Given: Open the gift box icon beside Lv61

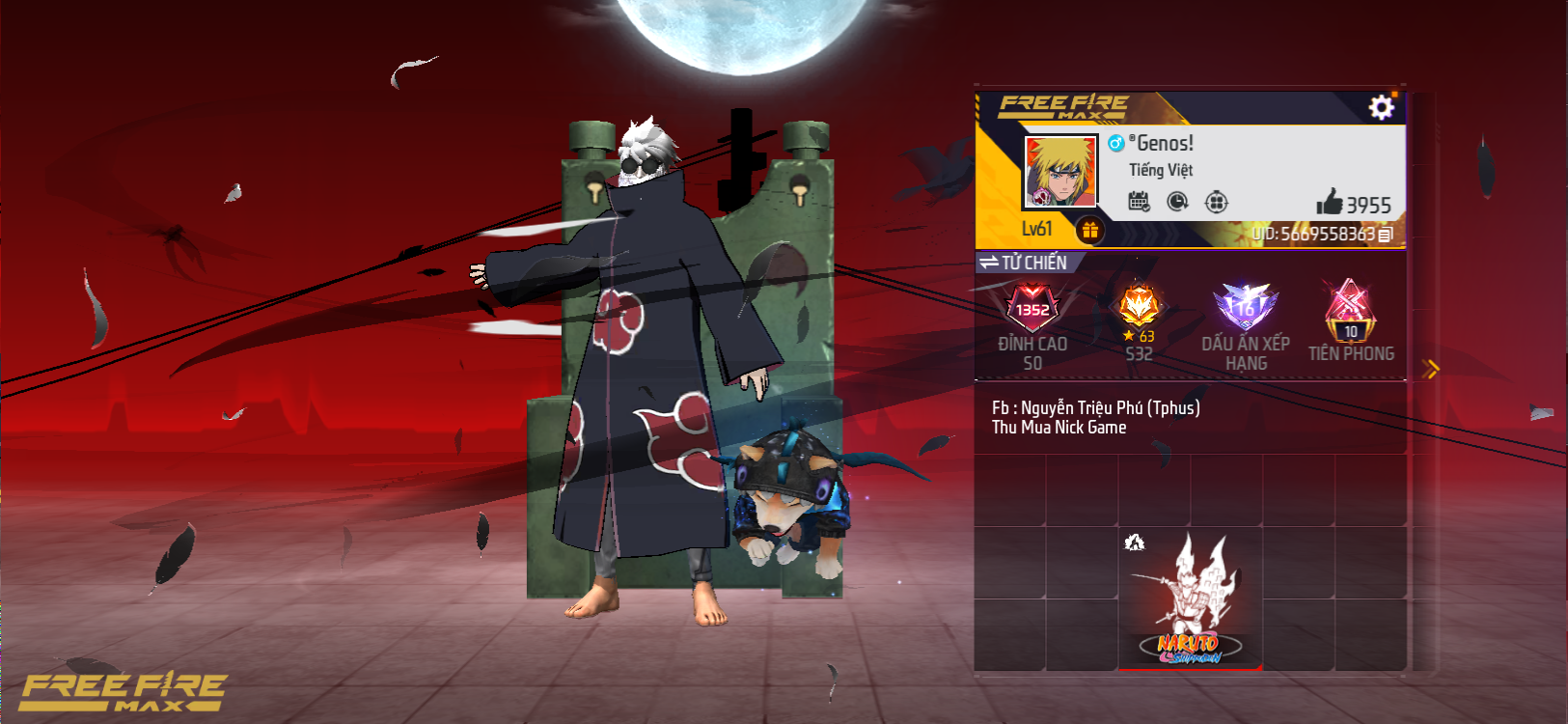Looking at the screenshot, I should 1089,230.
